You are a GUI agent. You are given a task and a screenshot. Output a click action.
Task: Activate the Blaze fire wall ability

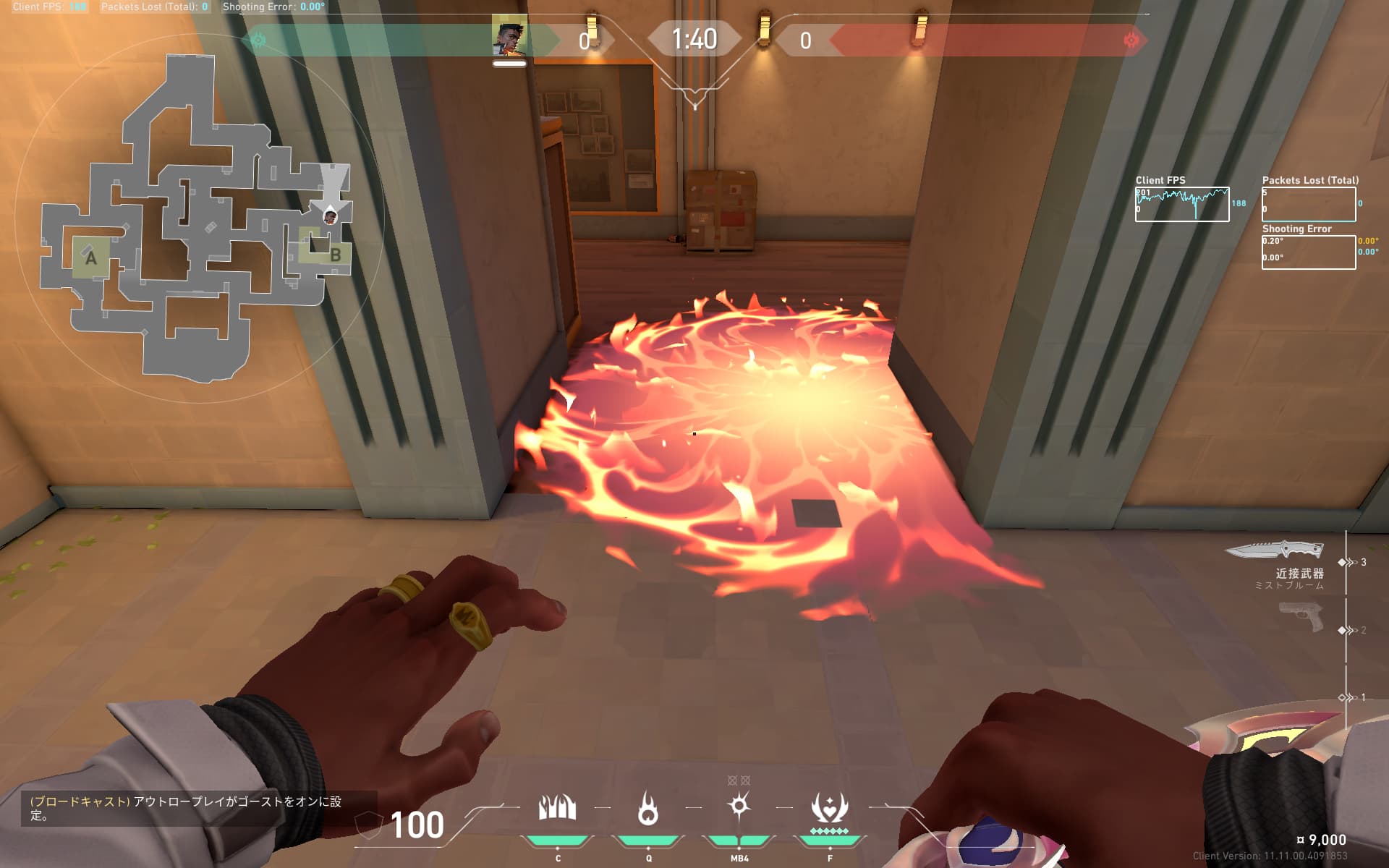(x=557, y=809)
